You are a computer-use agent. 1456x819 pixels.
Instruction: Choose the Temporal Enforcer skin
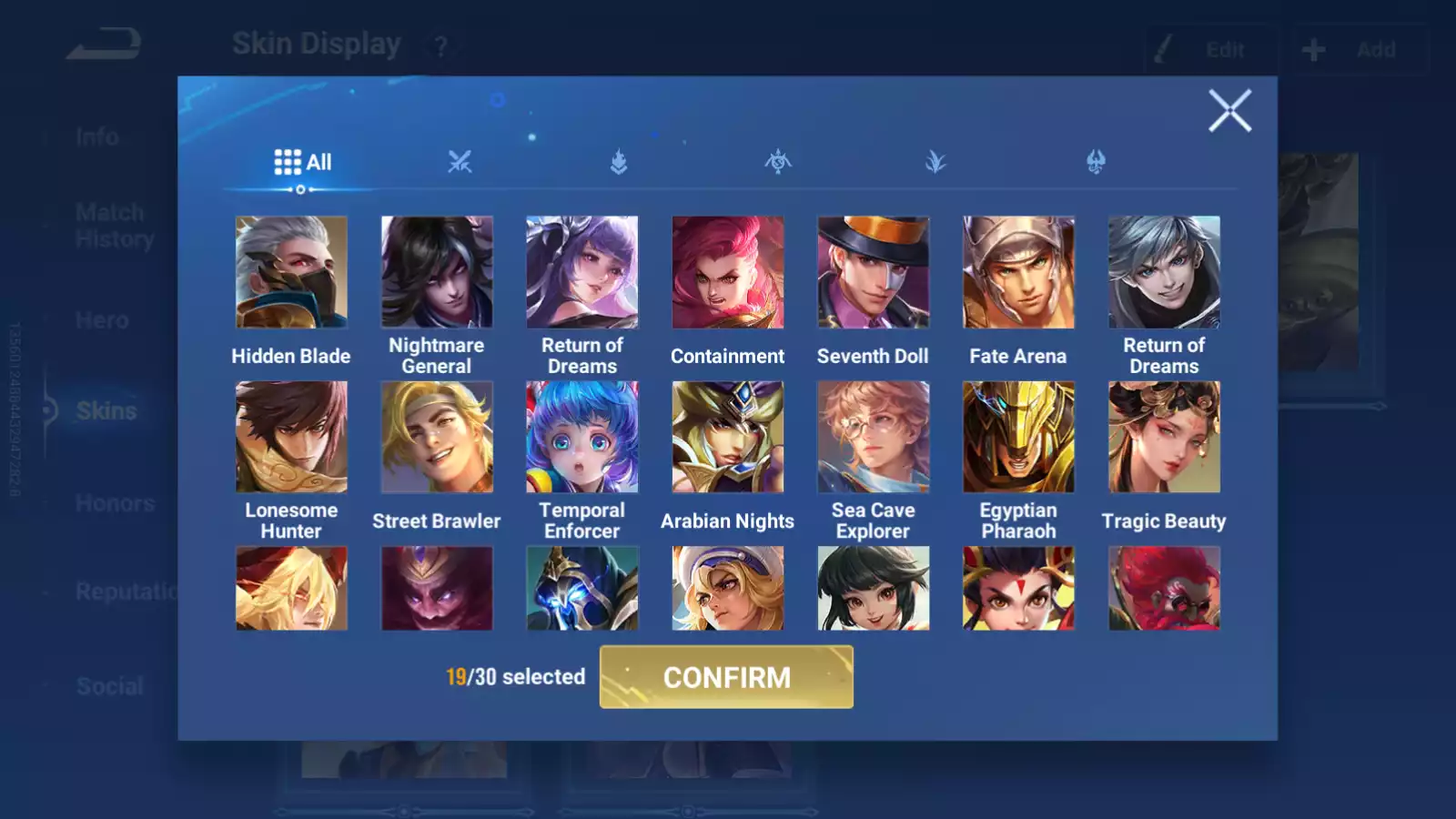582,437
